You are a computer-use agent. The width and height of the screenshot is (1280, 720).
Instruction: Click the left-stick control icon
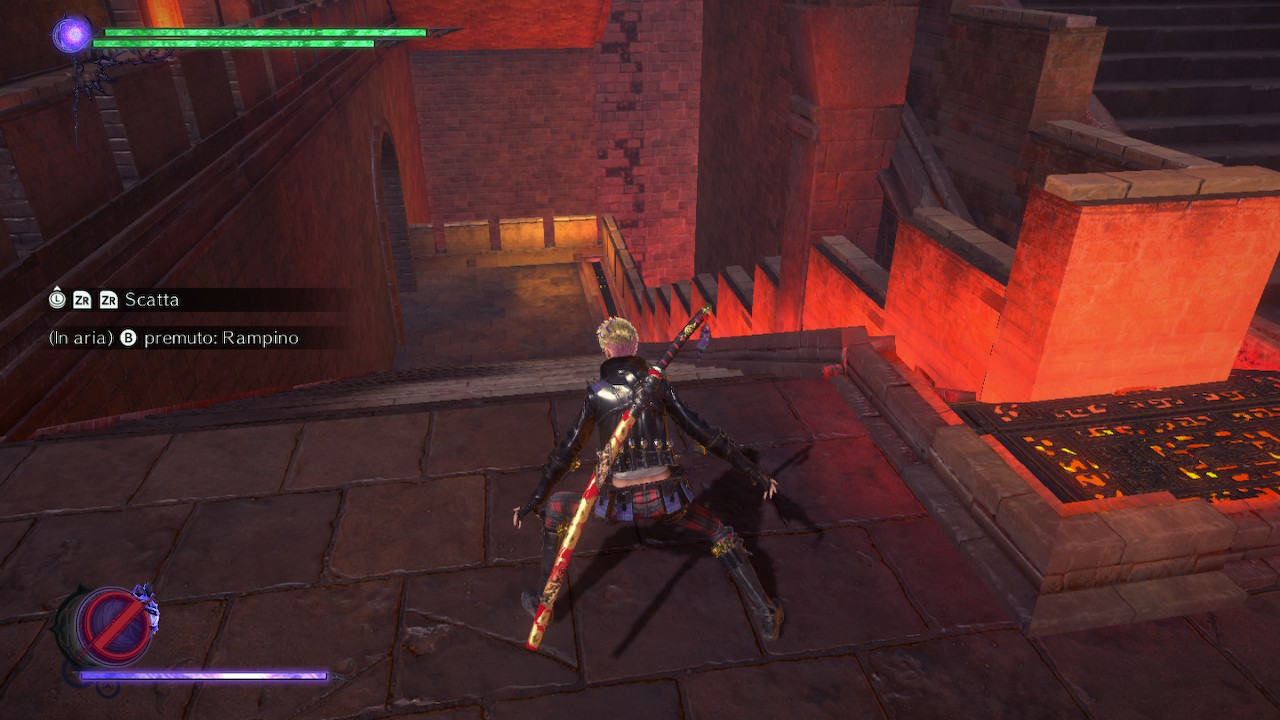(58, 299)
